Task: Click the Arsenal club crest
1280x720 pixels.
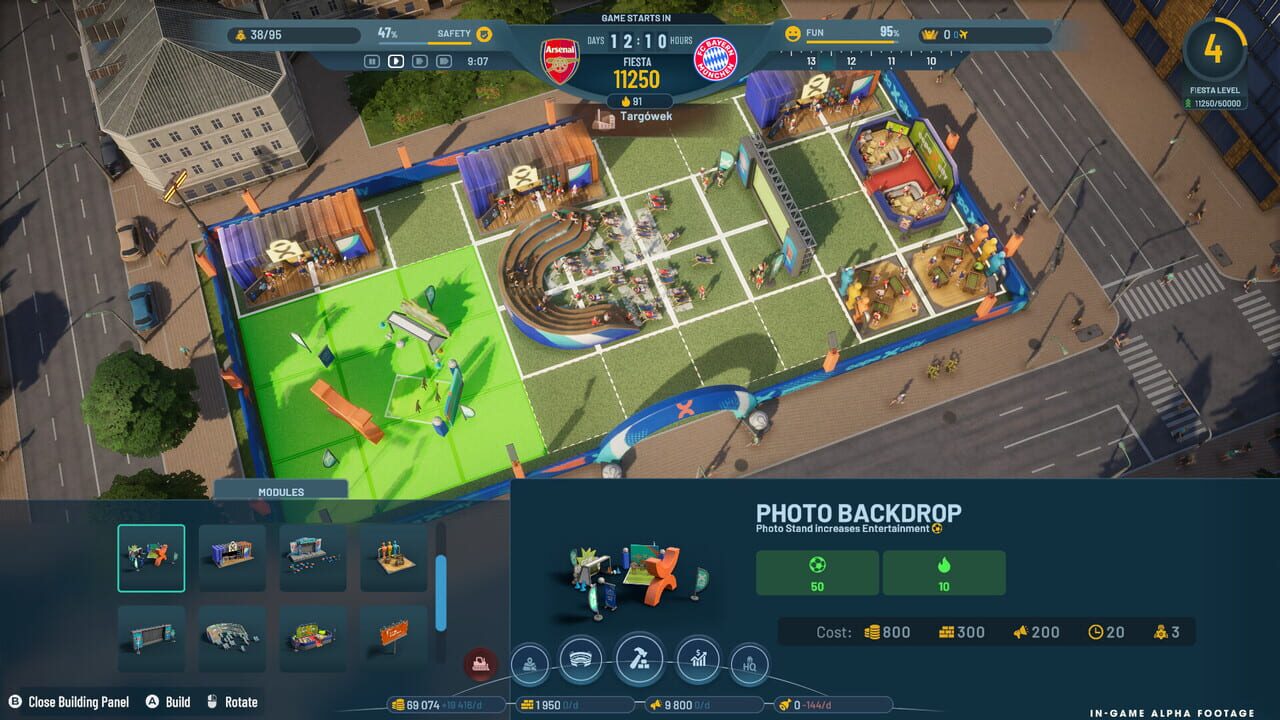Action: [561, 58]
